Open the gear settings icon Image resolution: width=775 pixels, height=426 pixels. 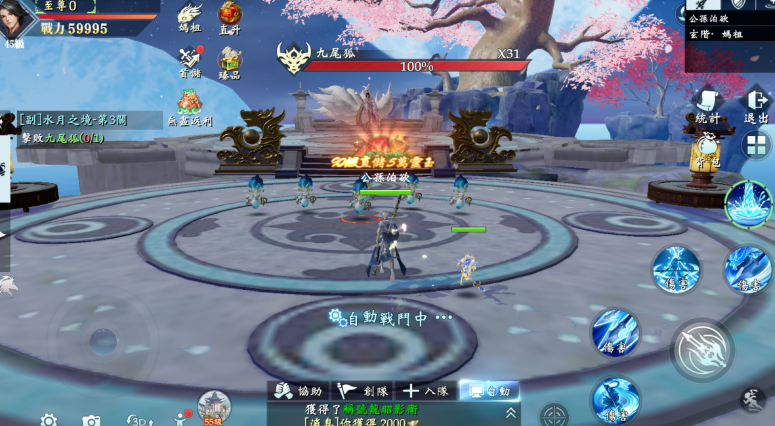[48, 420]
